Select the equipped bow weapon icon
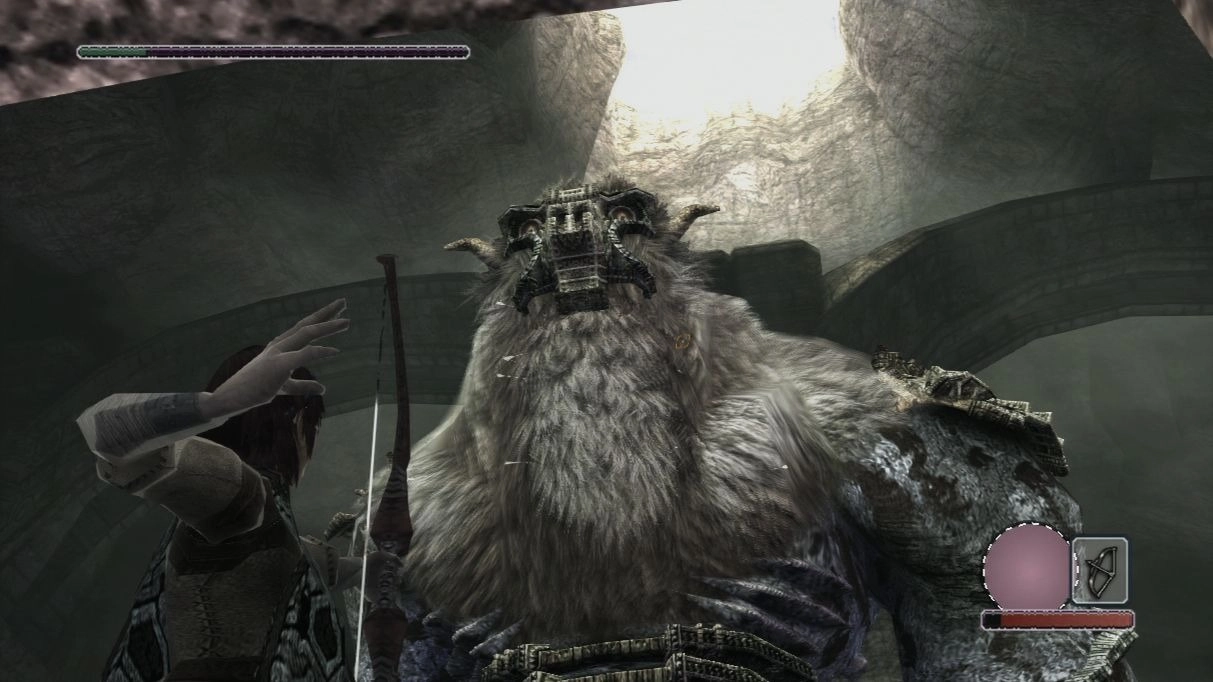The width and height of the screenshot is (1213, 682). pyautogui.click(x=1100, y=570)
